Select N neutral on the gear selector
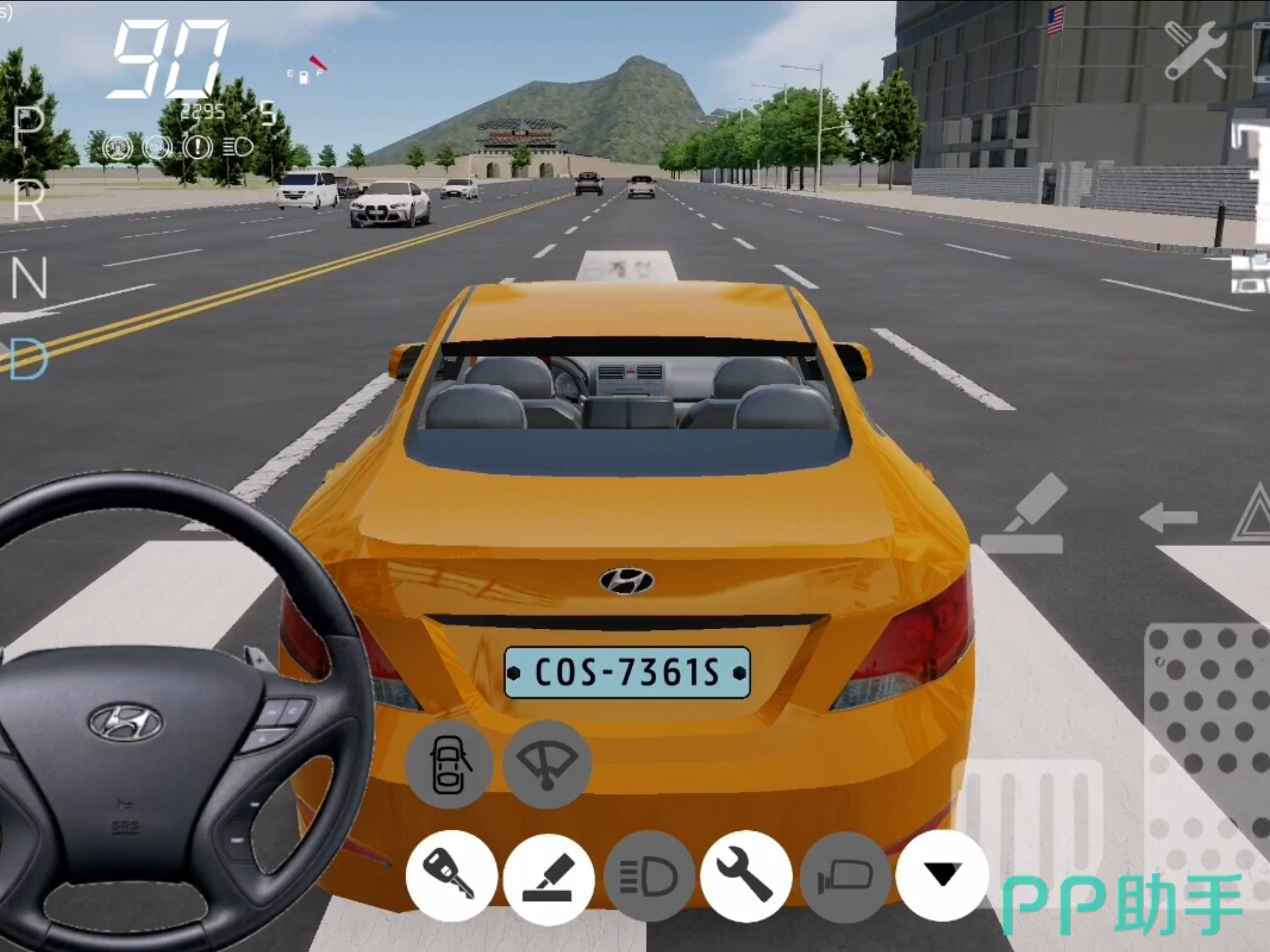 click(x=29, y=278)
